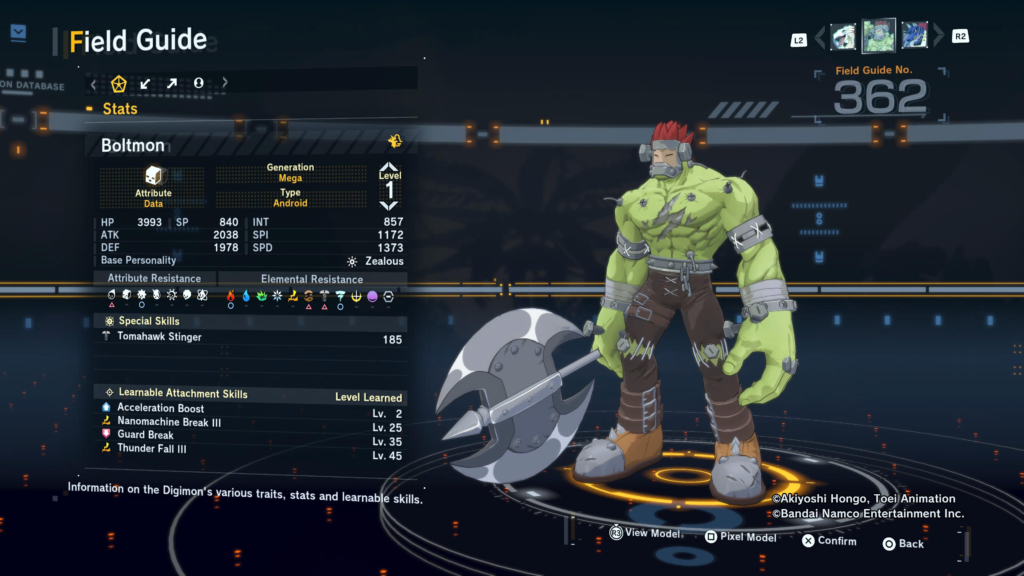1024x576 pixels.
Task: Select the pentagon Stats tab icon
Action: (x=119, y=84)
